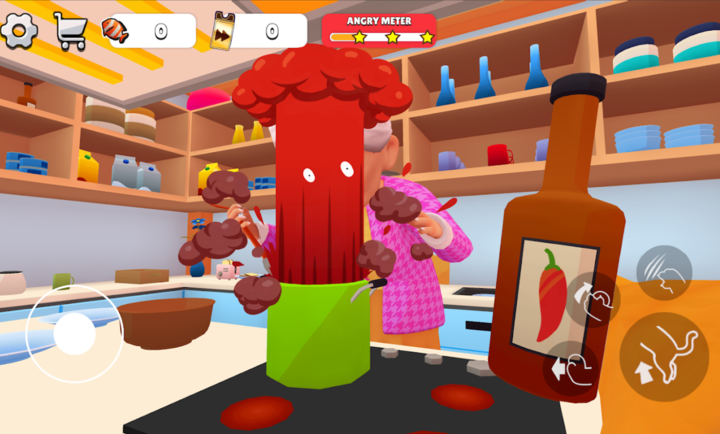Tap the skip ticket counter
This screenshot has height=434, width=720.
[x=259, y=31]
